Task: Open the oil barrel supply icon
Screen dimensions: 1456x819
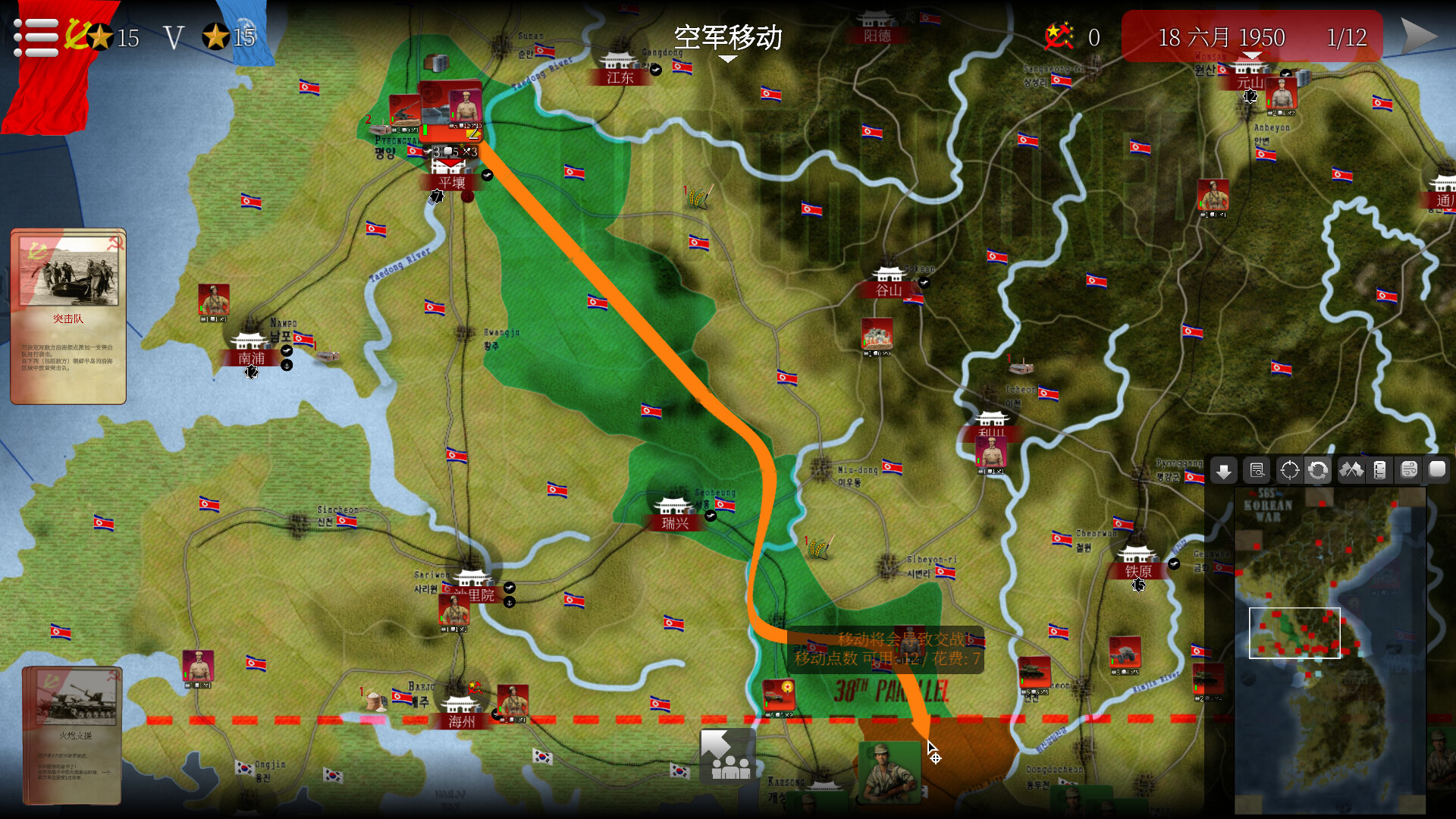Action: 1381,470
